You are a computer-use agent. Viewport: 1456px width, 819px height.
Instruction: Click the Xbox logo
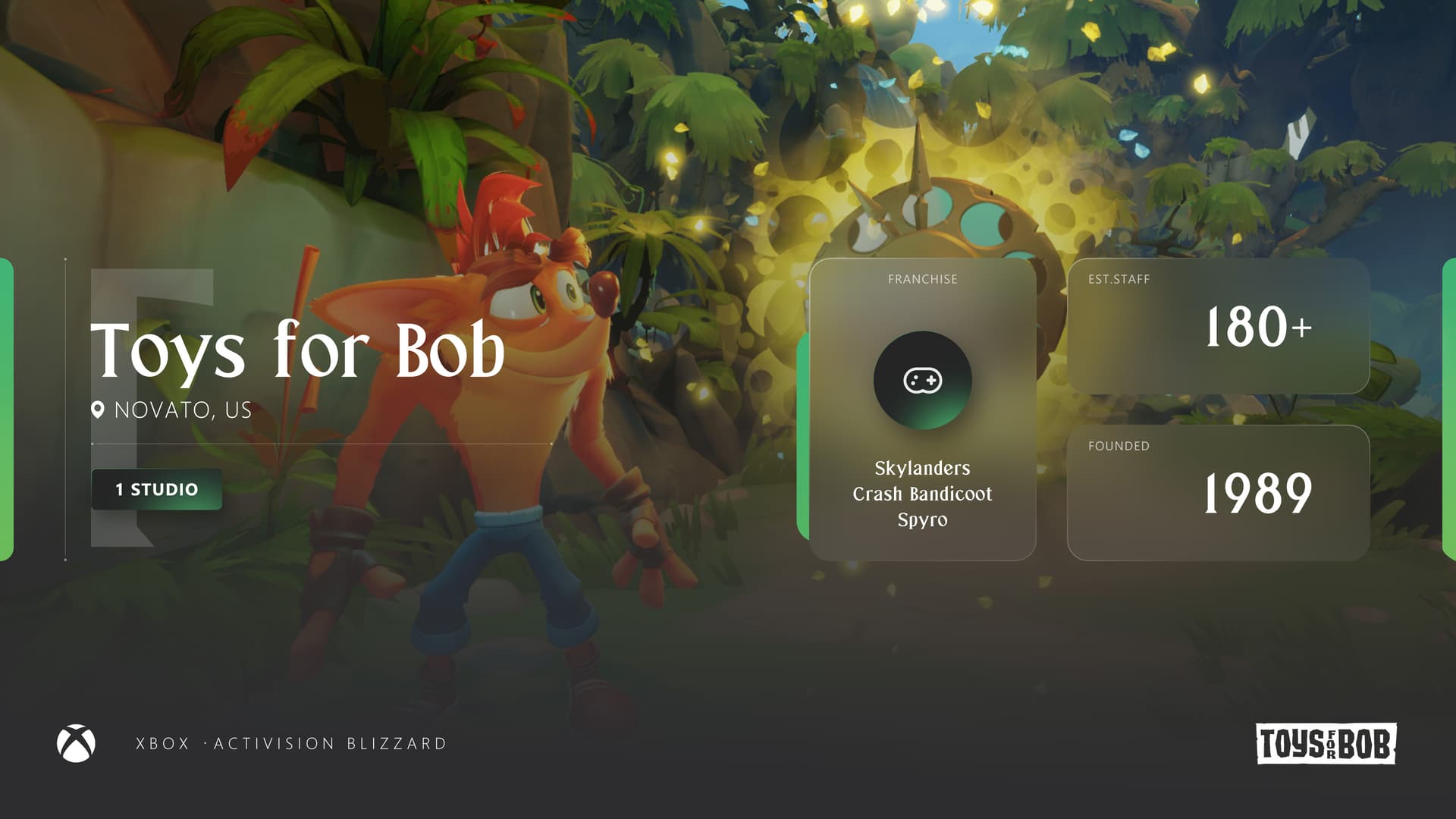(76, 743)
